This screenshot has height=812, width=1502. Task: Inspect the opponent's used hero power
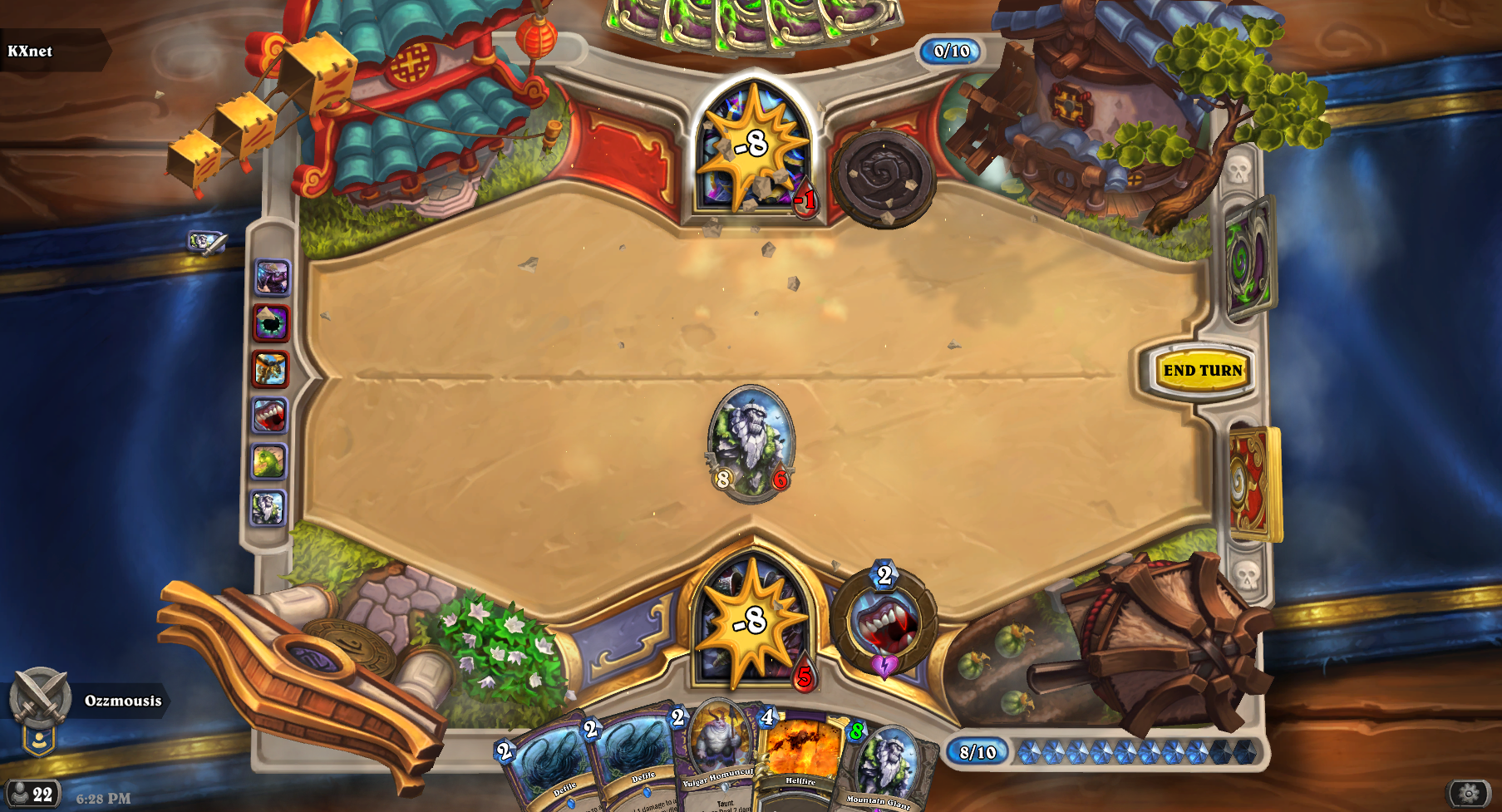884,177
